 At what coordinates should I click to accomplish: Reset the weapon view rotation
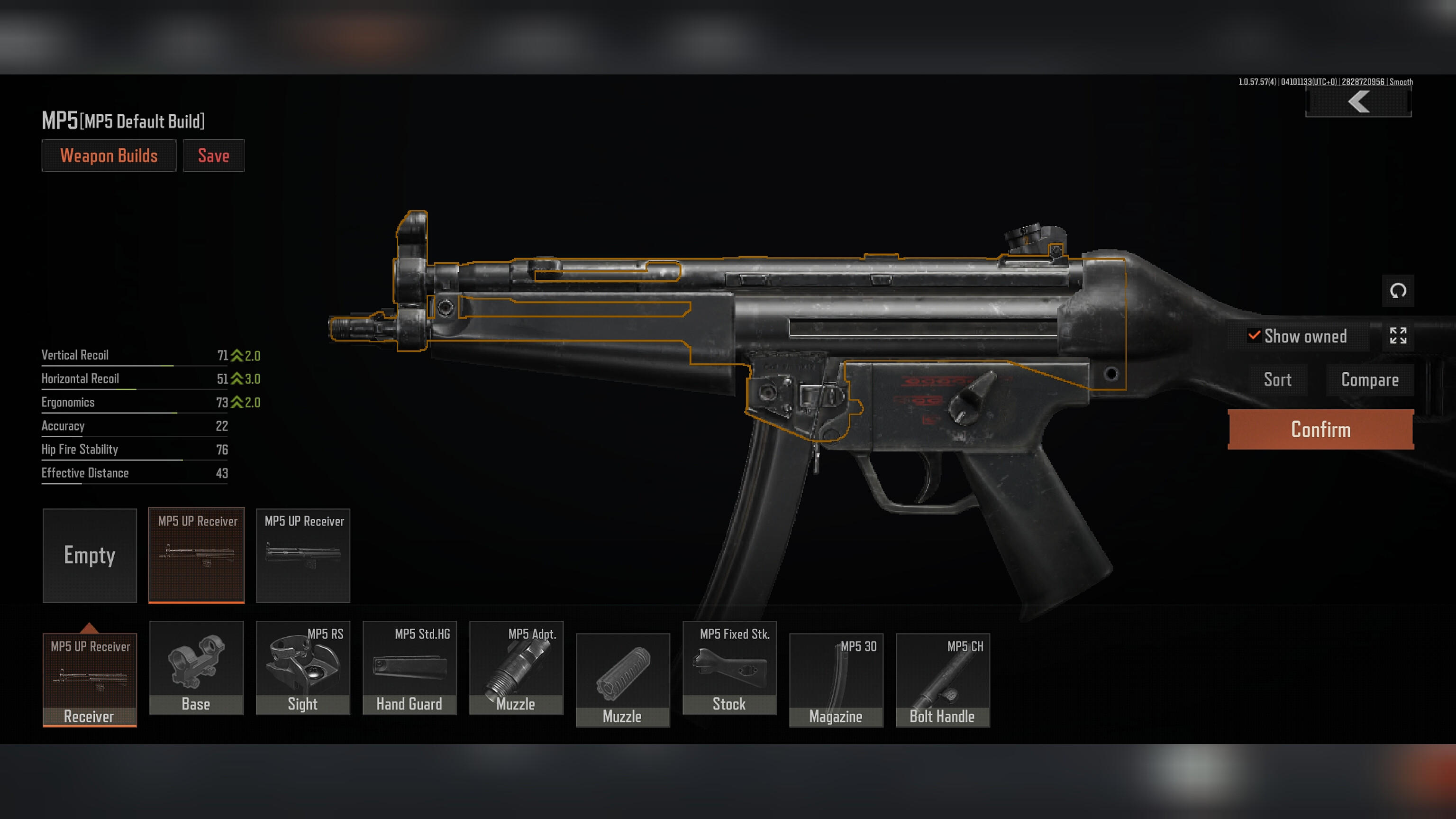point(1397,291)
